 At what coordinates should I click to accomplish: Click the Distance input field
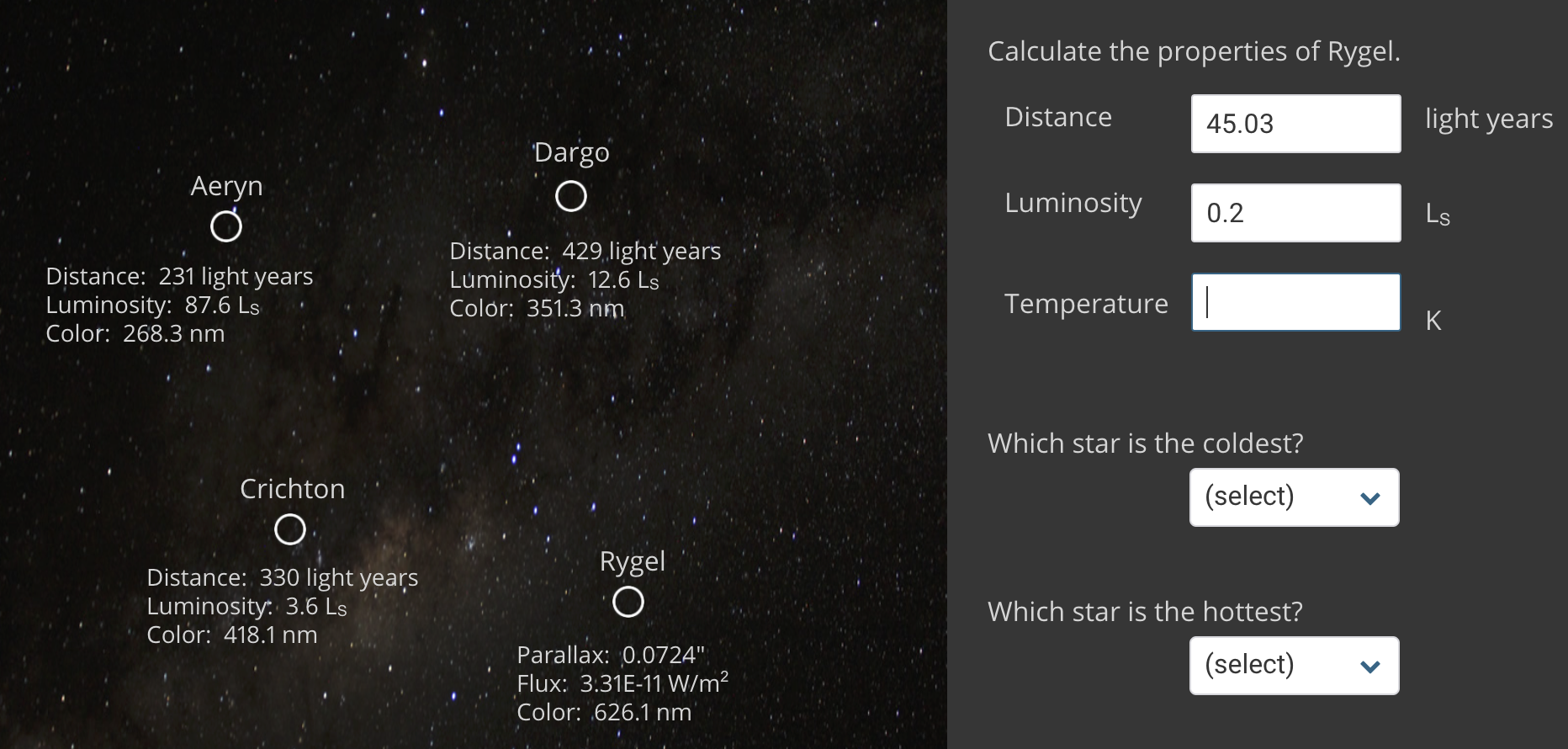(1295, 124)
